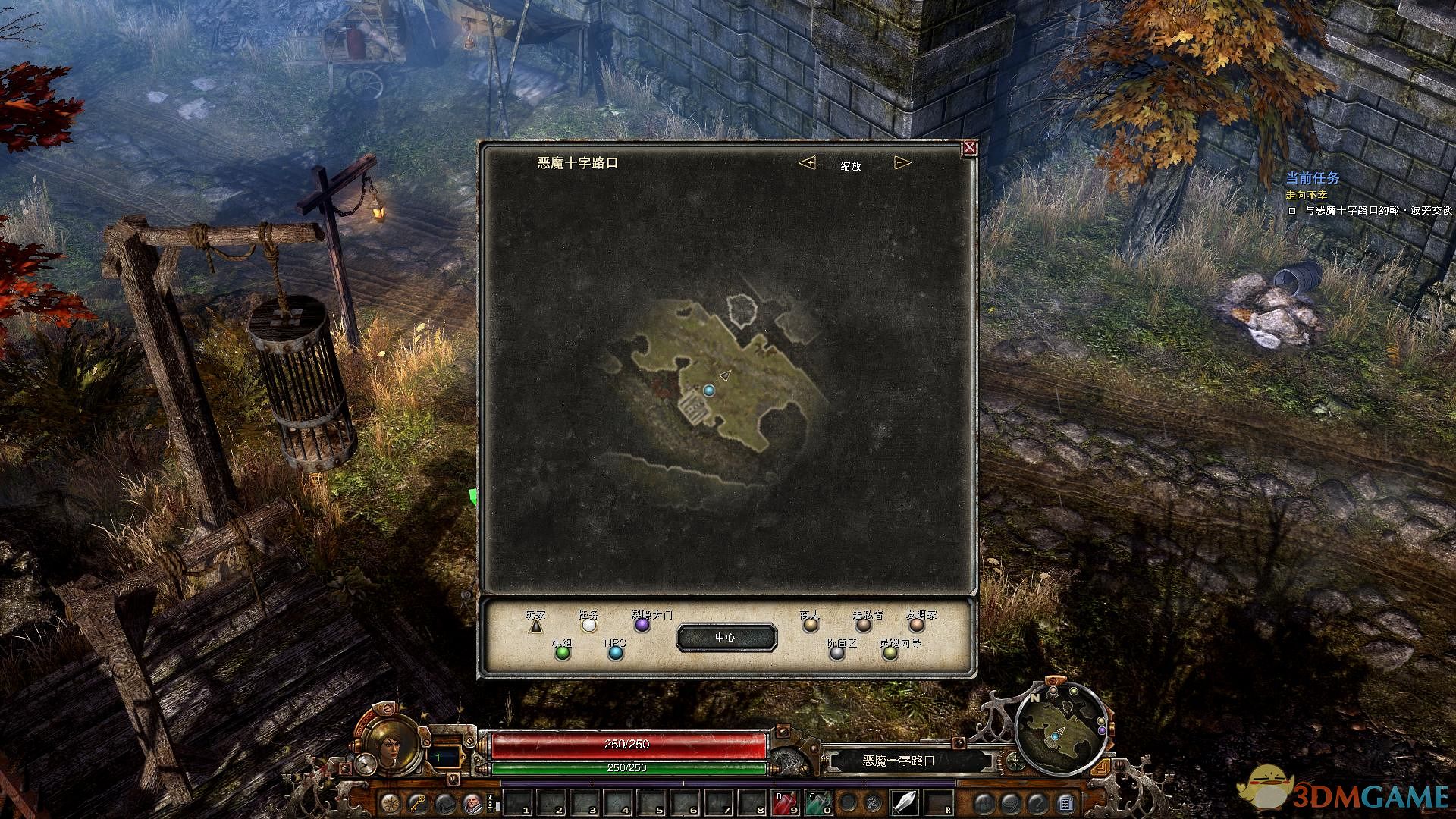Viewport: 1456px width, 819px height.
Task: Center the map with the 中心 button
Action: click(726, 638)
